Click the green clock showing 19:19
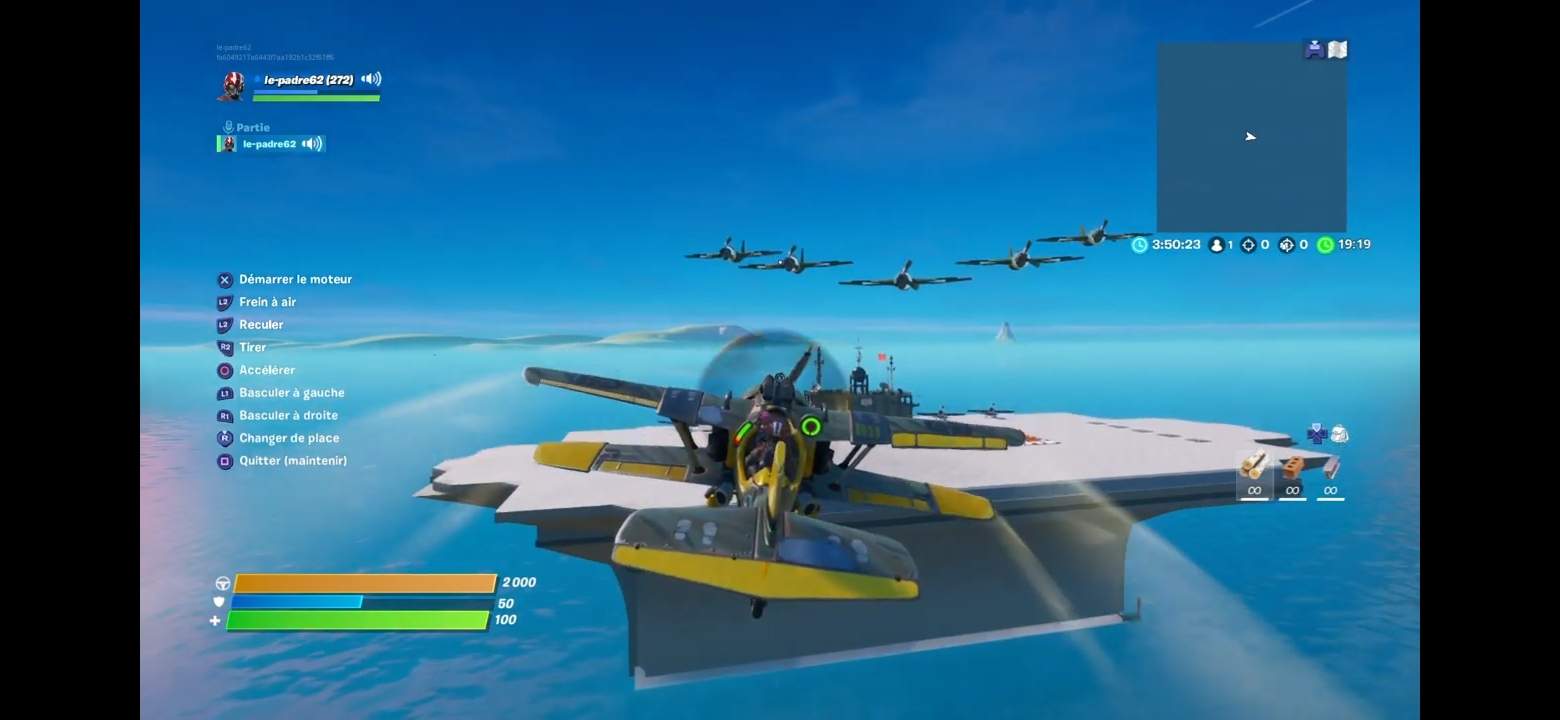This screenshot has width=1560, height=720. pyautogui.click(x=1325, y=244)
